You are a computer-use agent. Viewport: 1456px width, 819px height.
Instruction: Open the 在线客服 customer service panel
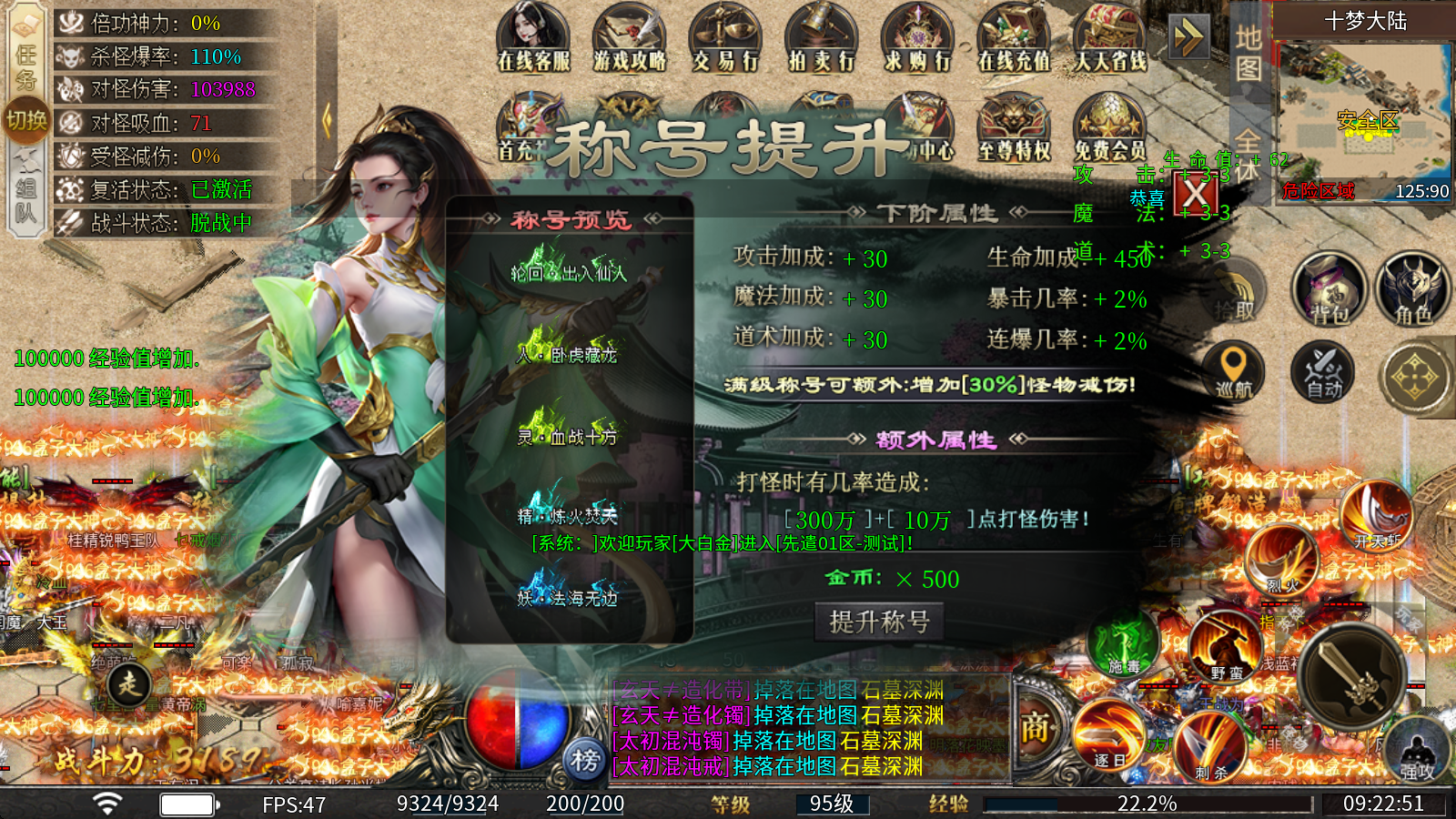coord(532,36)
